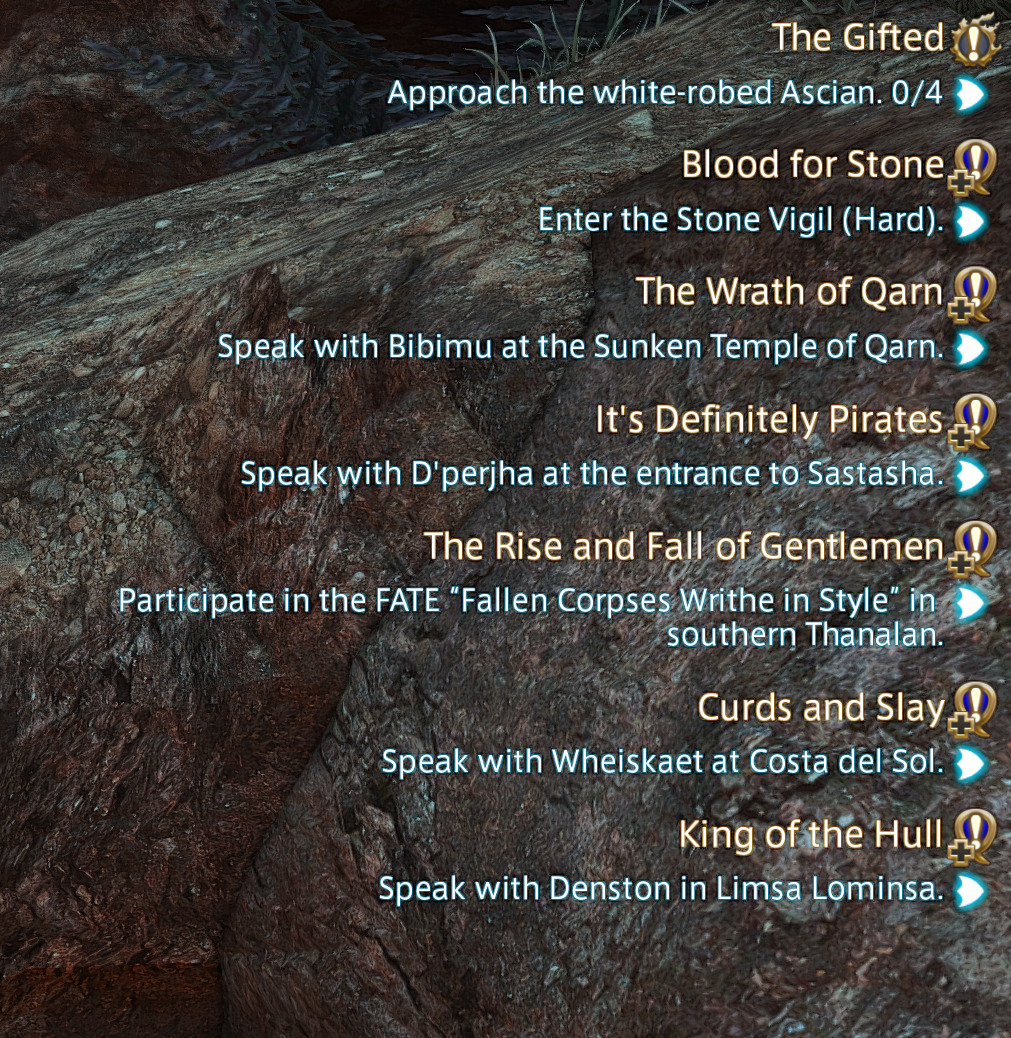Click the Blood for Stone quest entry
1011x1038 pixels.
click(812, 165)
